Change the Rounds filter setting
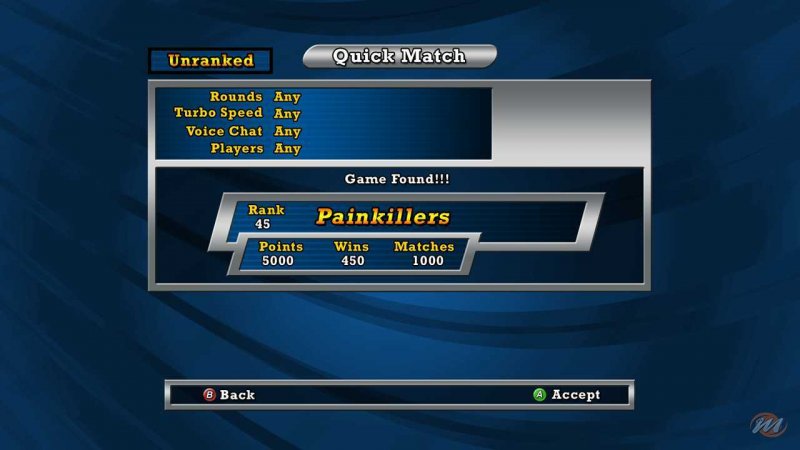Viewport: 800px width, 450px height. coord(287,97)
